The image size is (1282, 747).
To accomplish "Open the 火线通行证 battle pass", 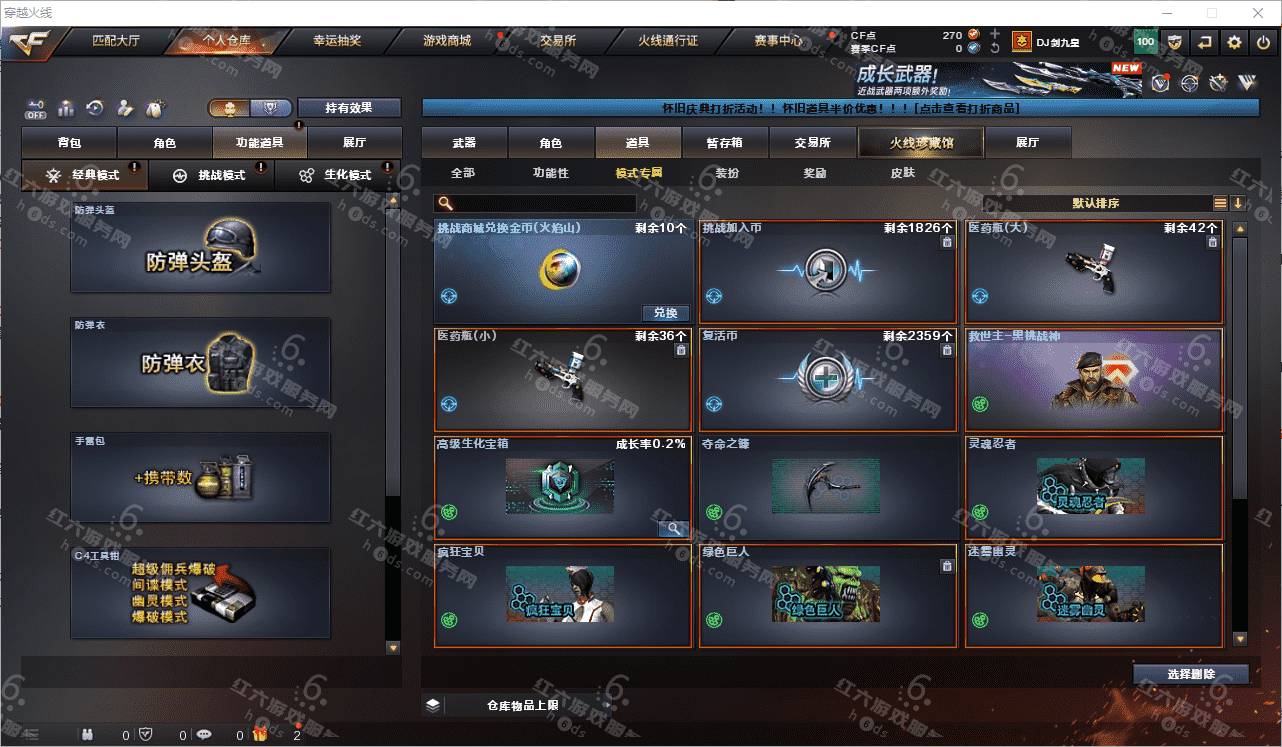I will pyautogui.click(x=668, y=41).
